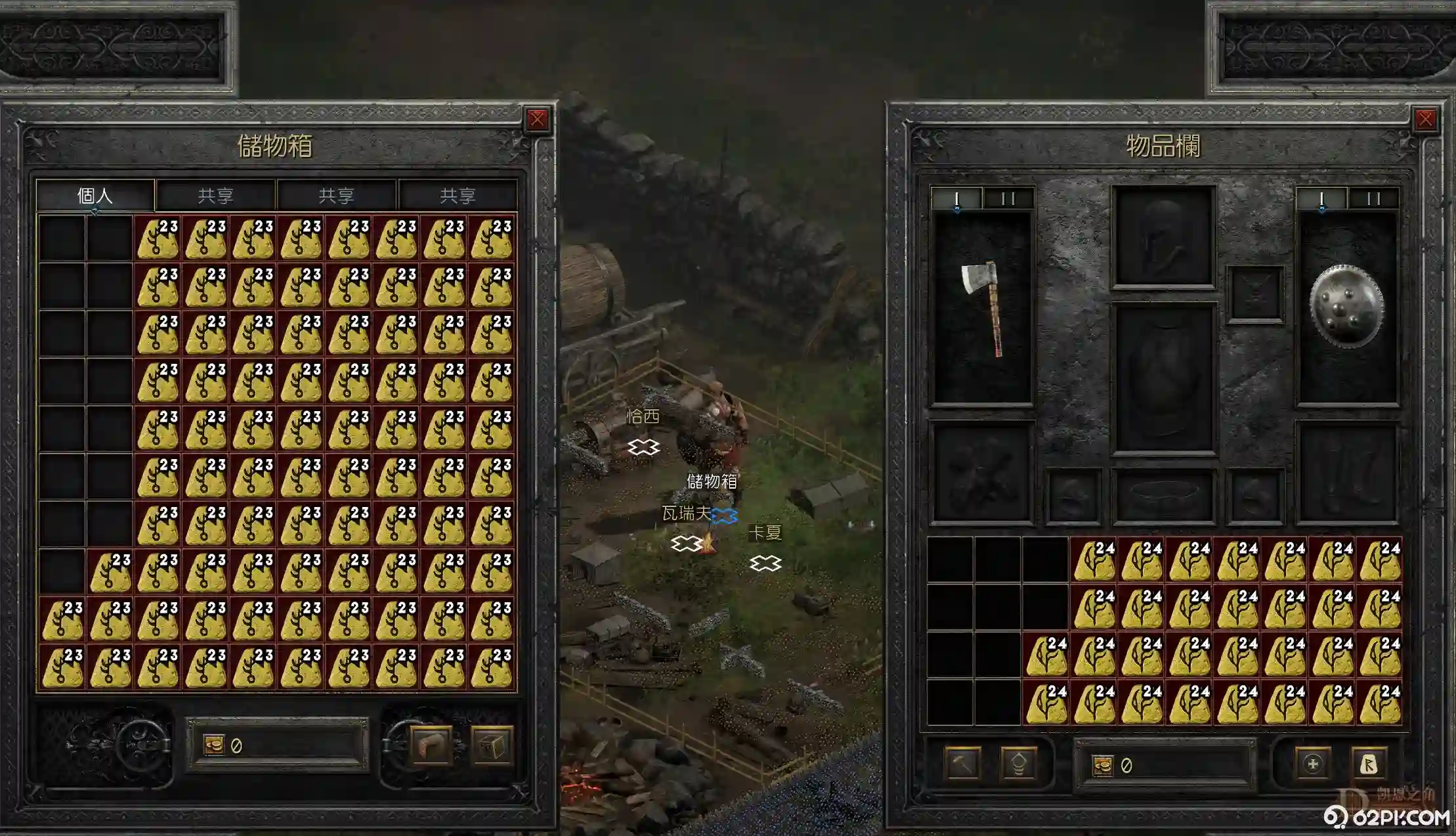Switch to weapon set II above the axe
The image size is (1456, 836).
pyautogui.click(x=1008, y=198)
